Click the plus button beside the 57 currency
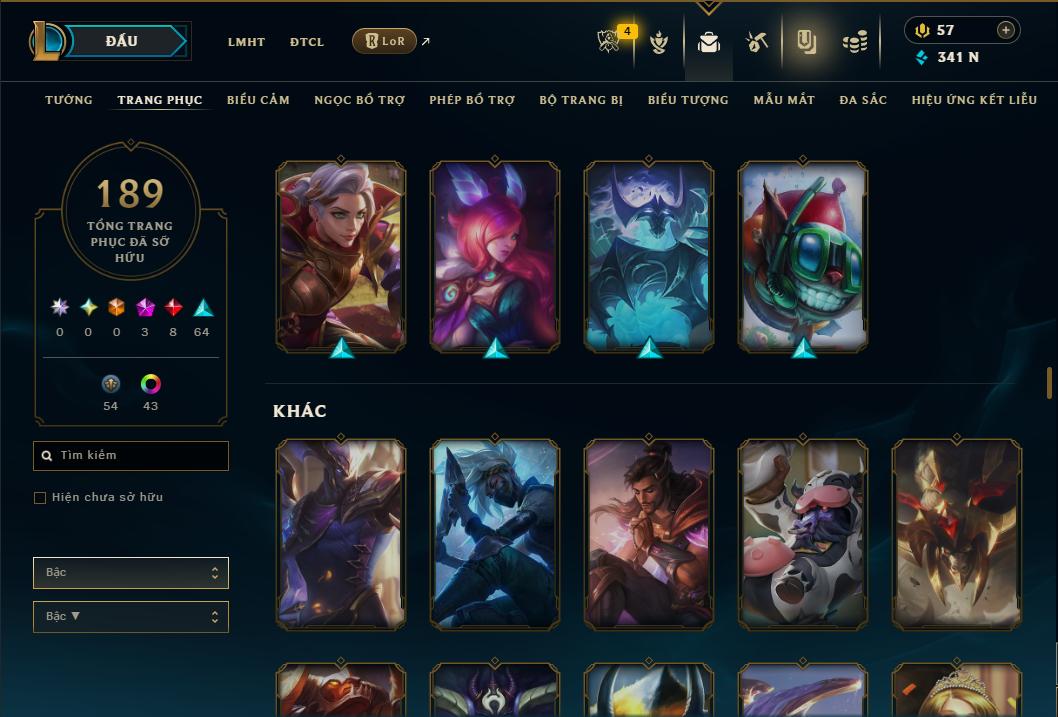The height and width of the screenshot is (717, 1058). click(1005, 31)
